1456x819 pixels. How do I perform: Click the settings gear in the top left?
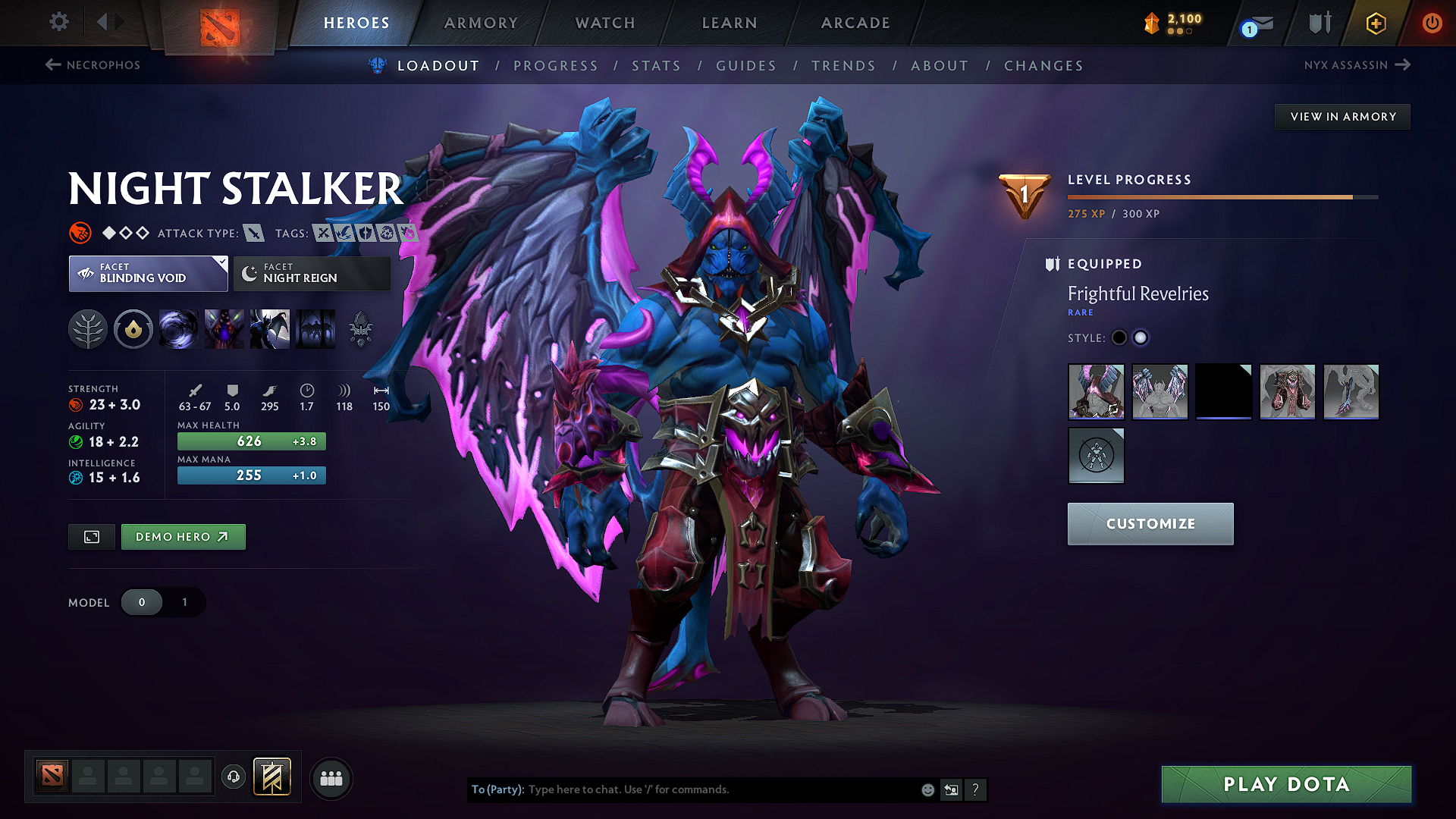click(58, 22)
